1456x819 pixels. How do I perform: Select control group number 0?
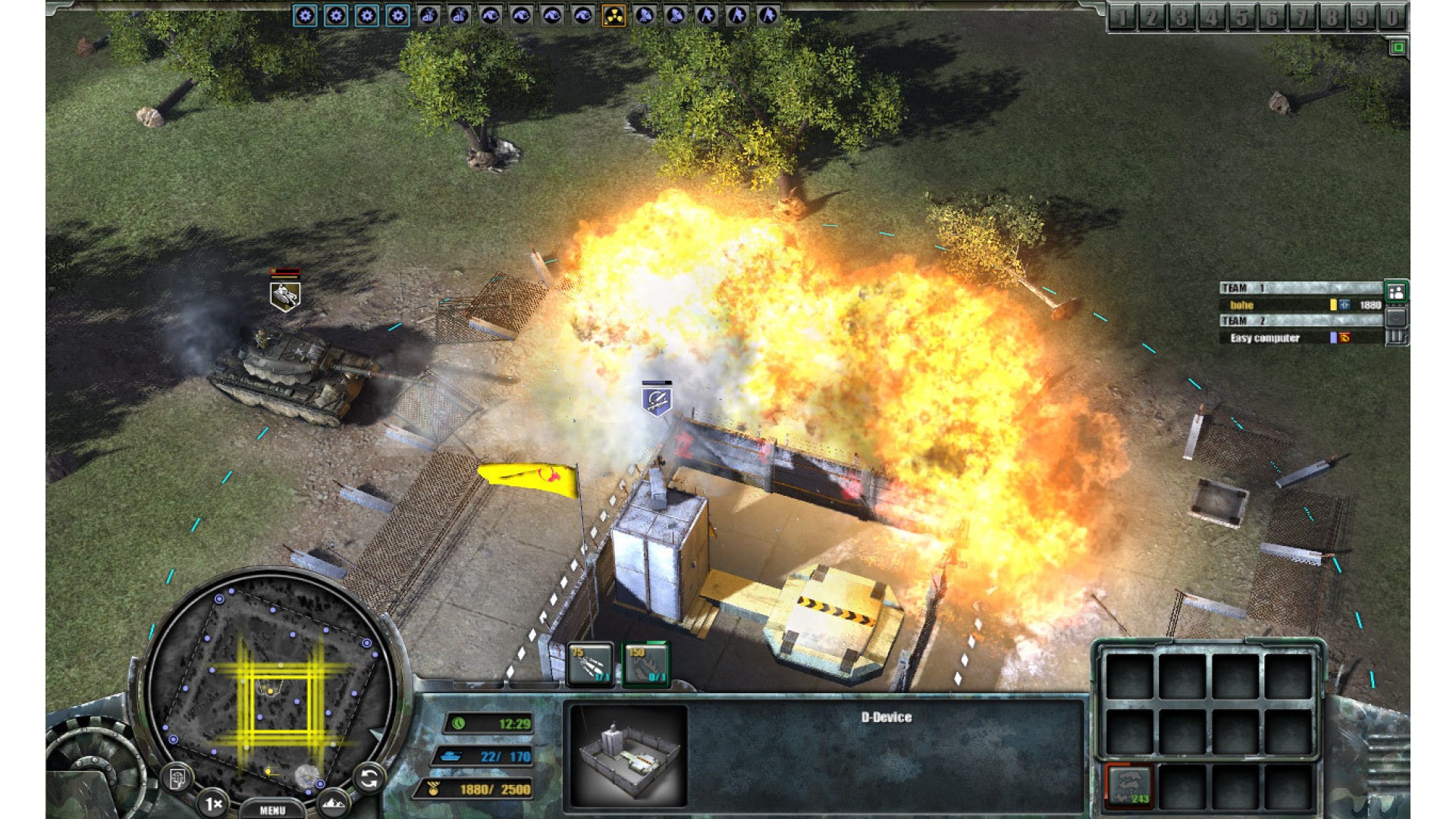coord(1392,17)
